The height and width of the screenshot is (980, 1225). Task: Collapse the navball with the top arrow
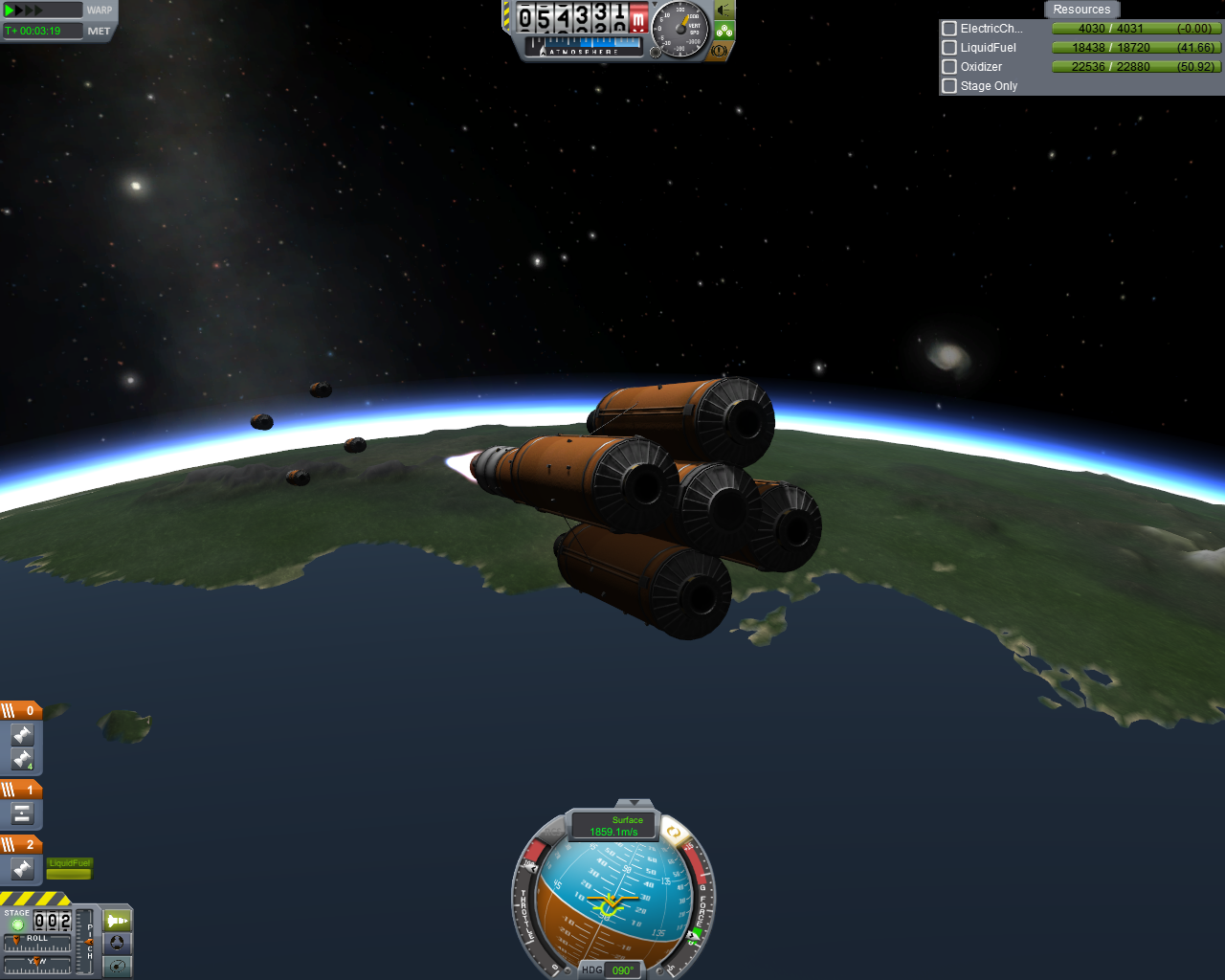pos(633,803)
